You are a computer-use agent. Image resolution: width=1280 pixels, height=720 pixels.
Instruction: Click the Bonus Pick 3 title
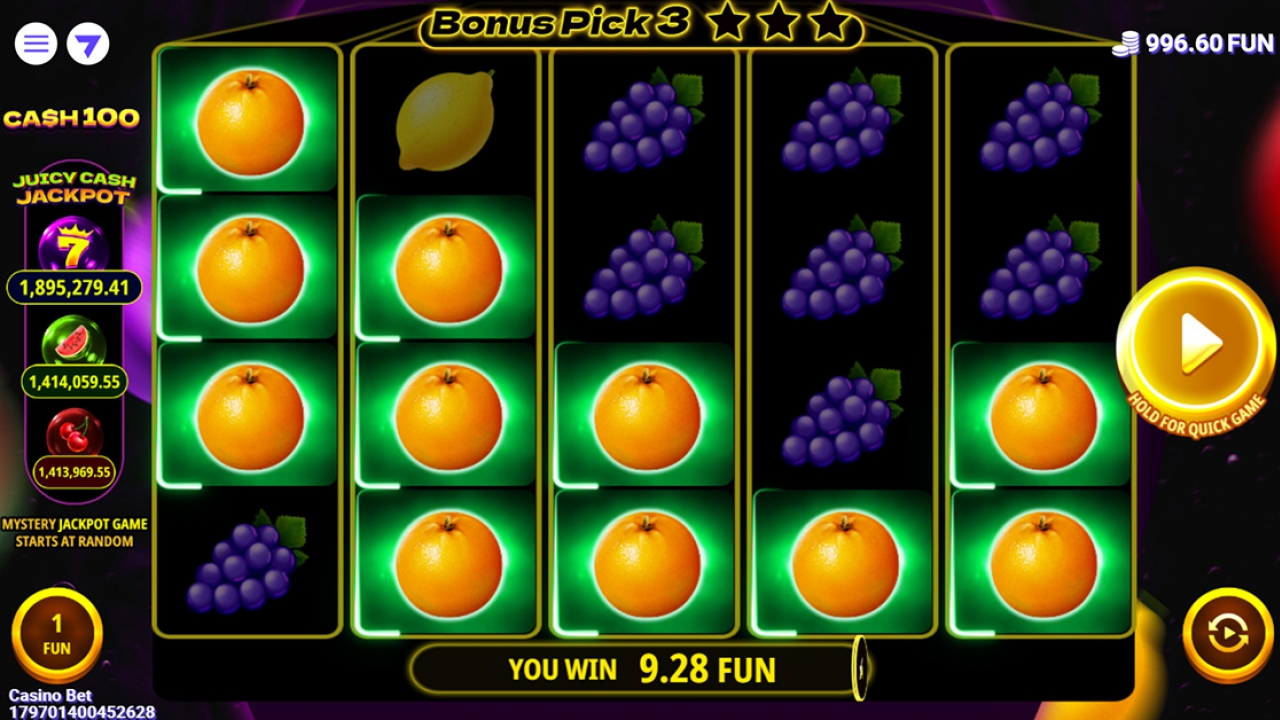pos(555,24)
